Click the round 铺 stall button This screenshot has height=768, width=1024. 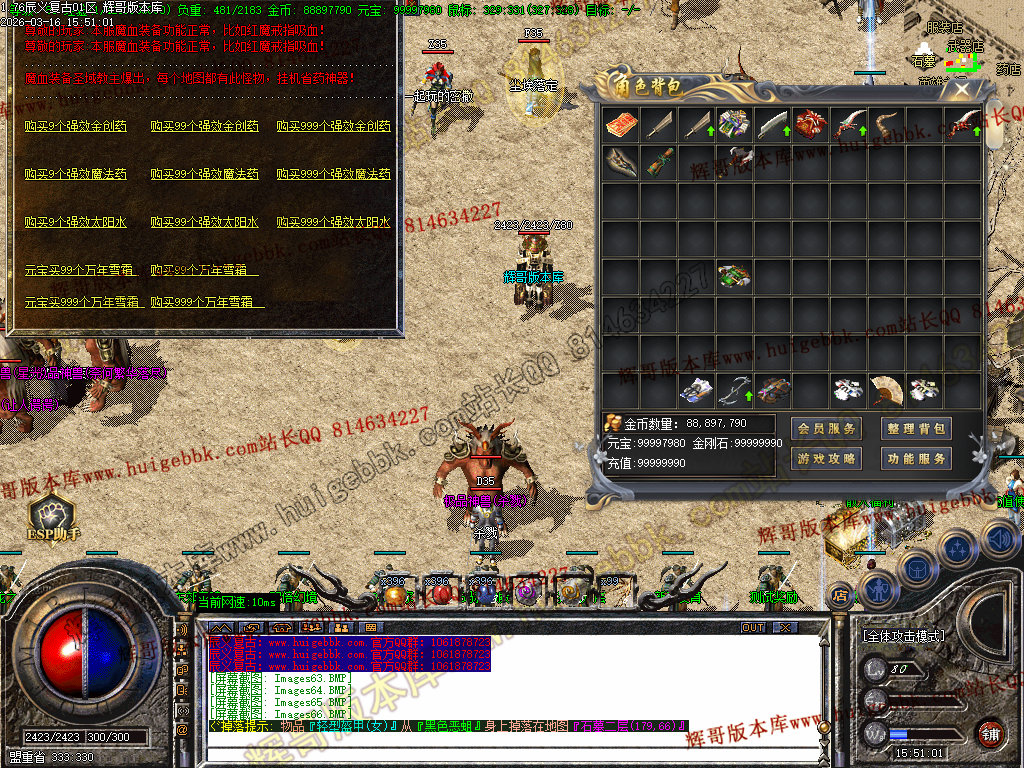990,733
